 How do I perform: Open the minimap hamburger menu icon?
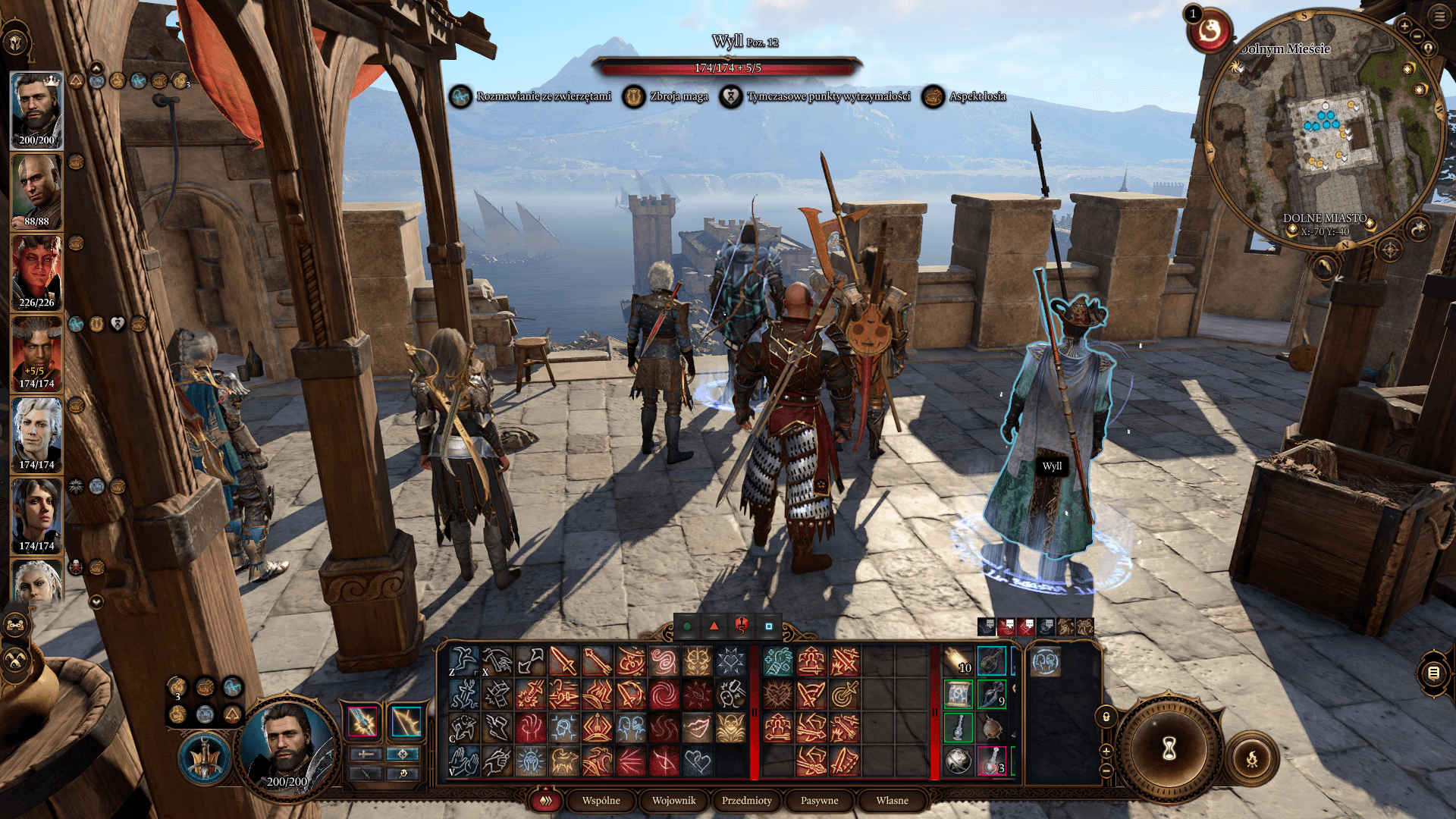[1438, 16]
